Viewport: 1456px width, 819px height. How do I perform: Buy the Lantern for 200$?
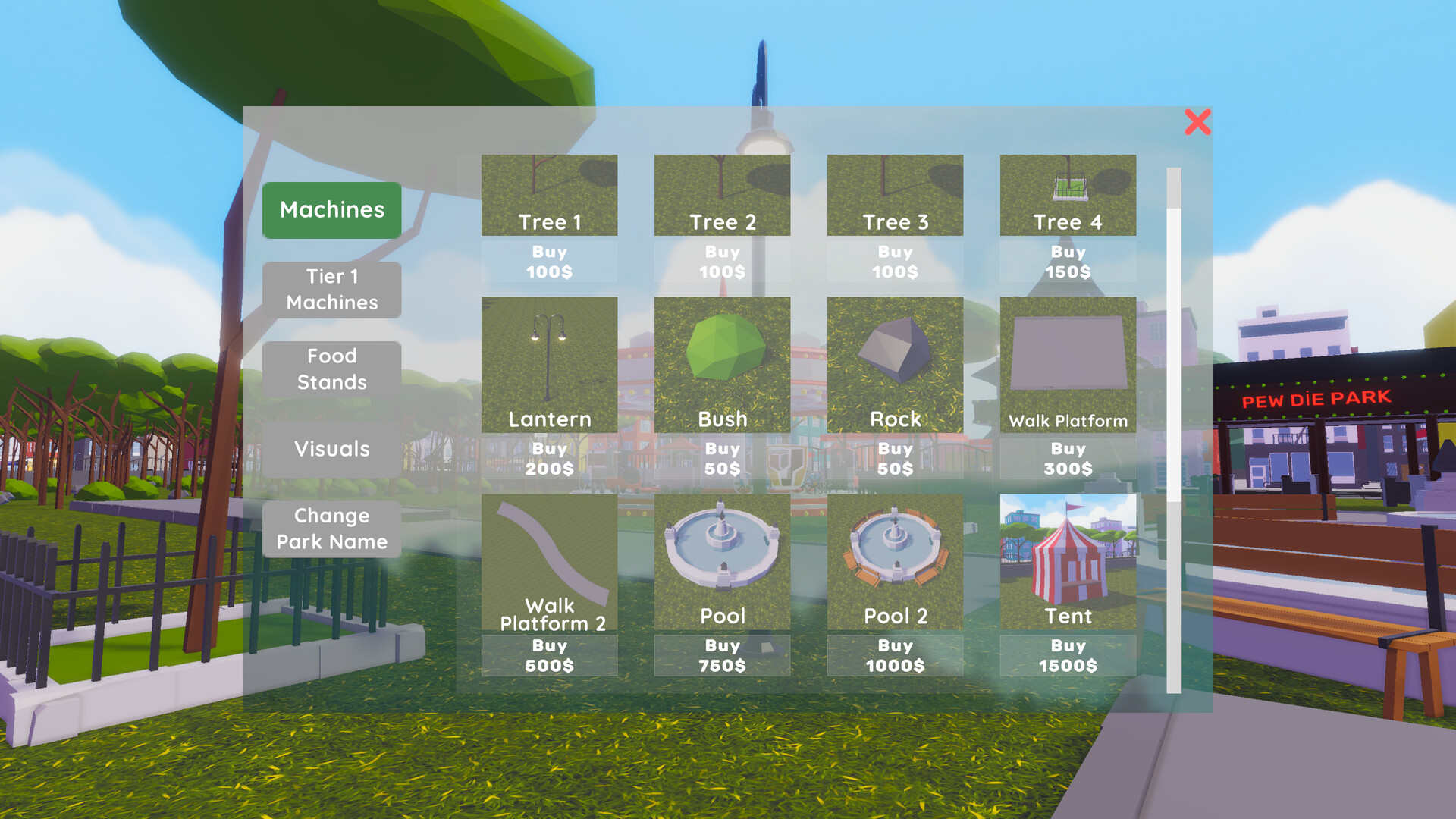(x=550, y=458)
